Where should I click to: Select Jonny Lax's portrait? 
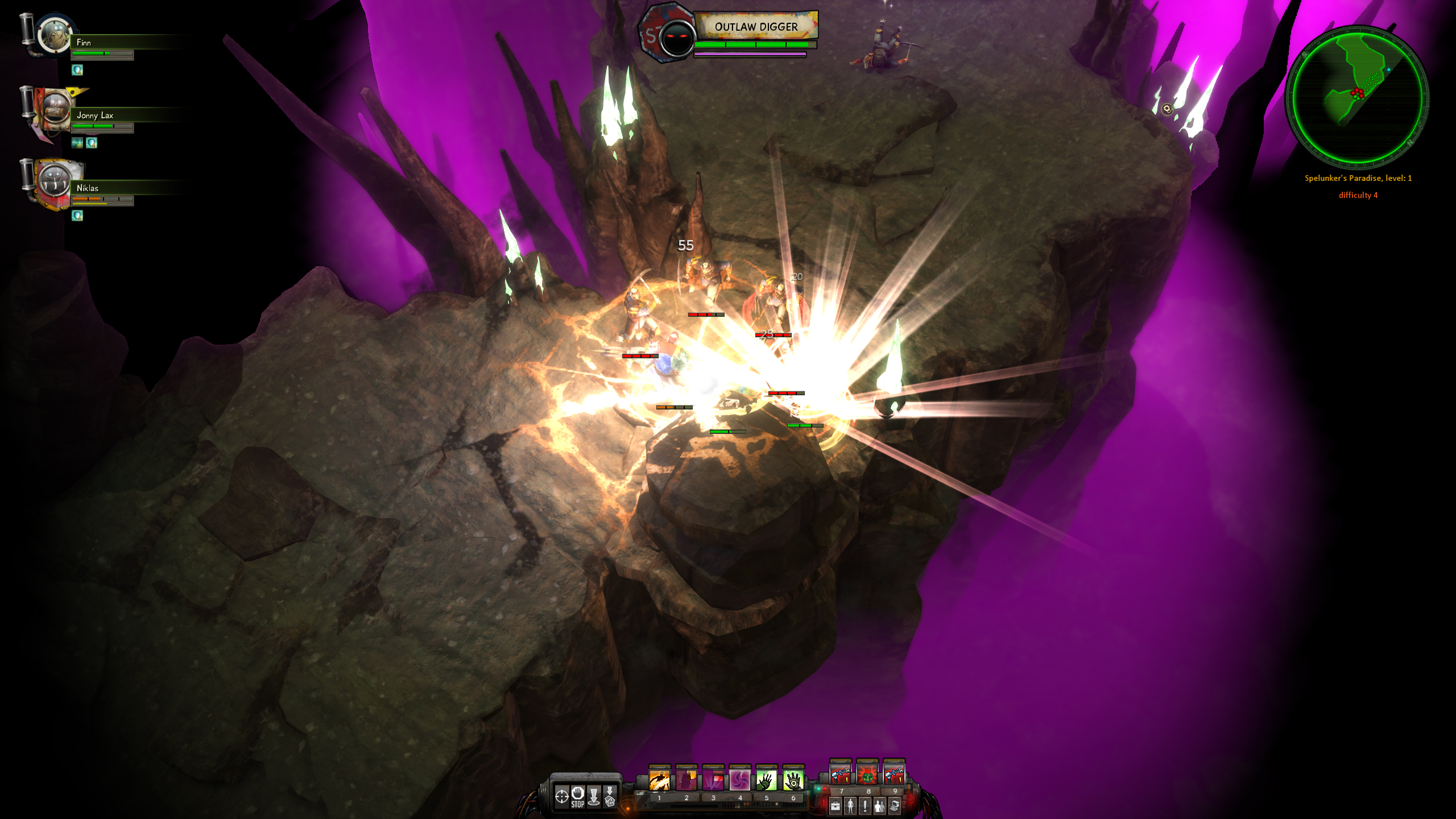pos(55,108)
